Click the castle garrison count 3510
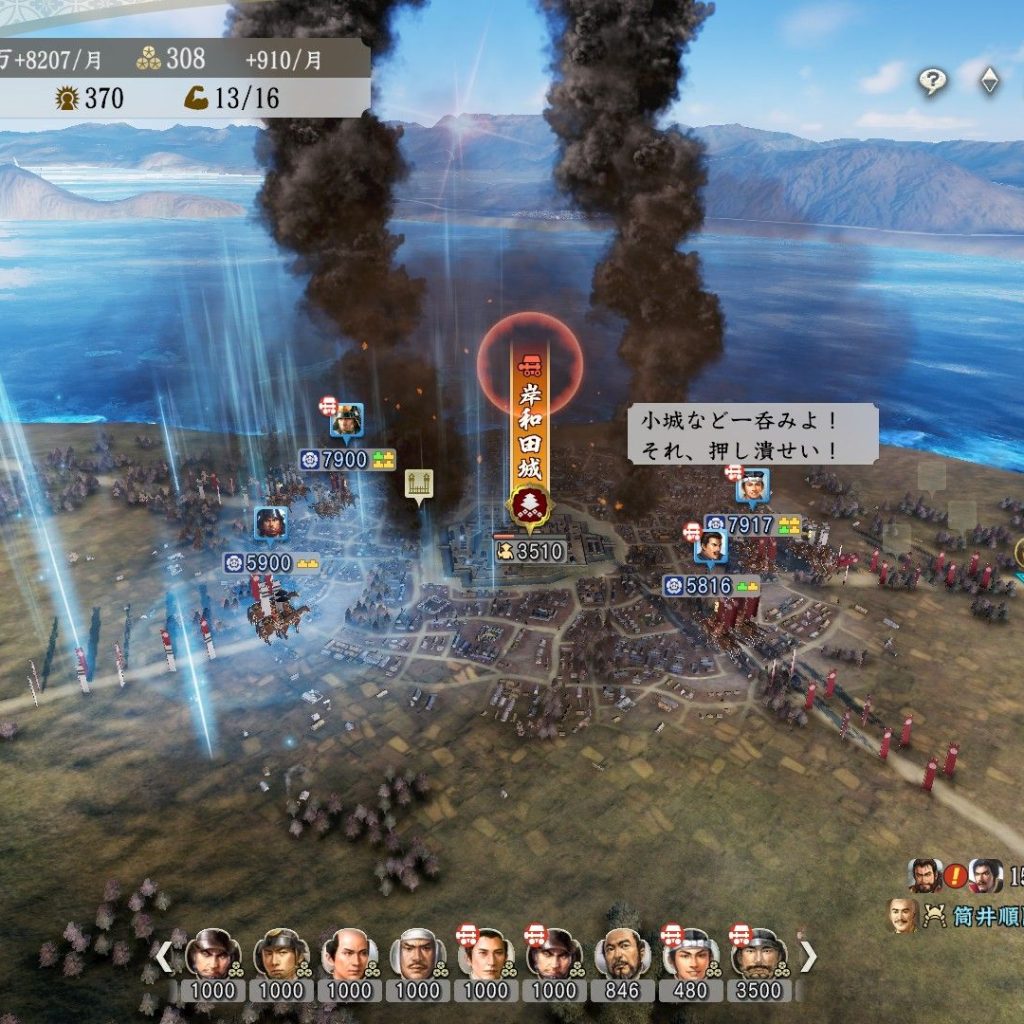Screen dimensions: 1024x1024 (530, 551)
